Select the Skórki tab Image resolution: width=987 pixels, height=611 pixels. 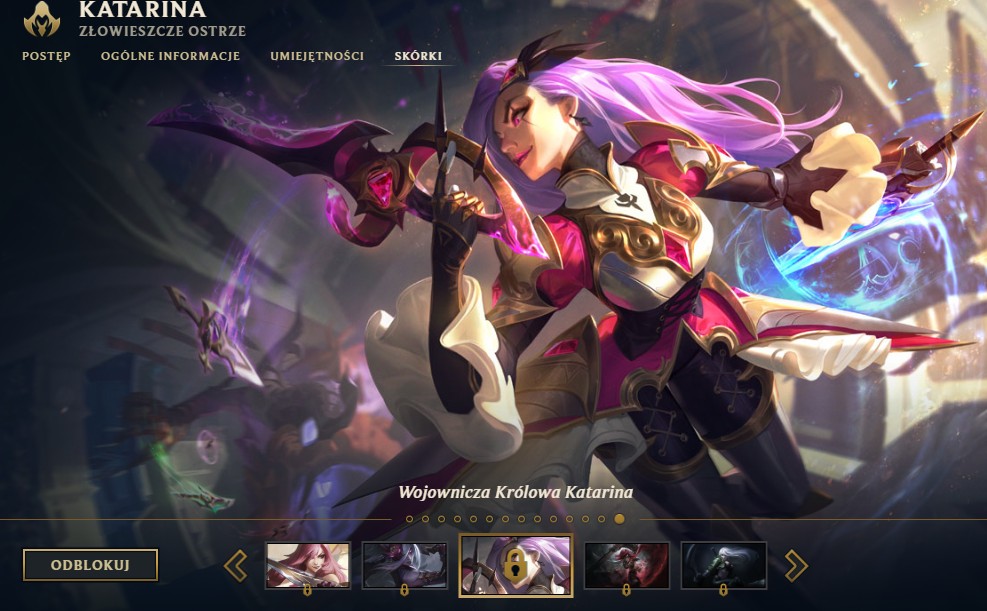point(418,56)
